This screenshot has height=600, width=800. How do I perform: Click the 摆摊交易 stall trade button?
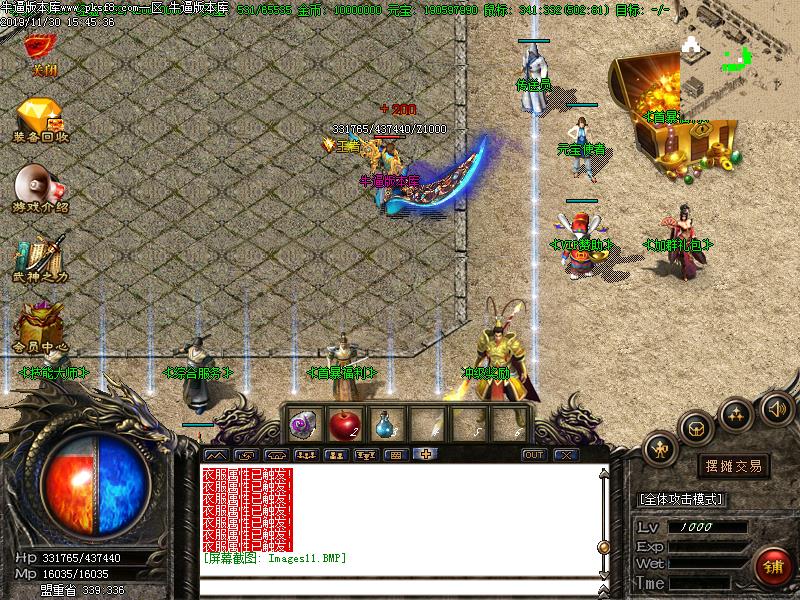click(x=734, y=466)
